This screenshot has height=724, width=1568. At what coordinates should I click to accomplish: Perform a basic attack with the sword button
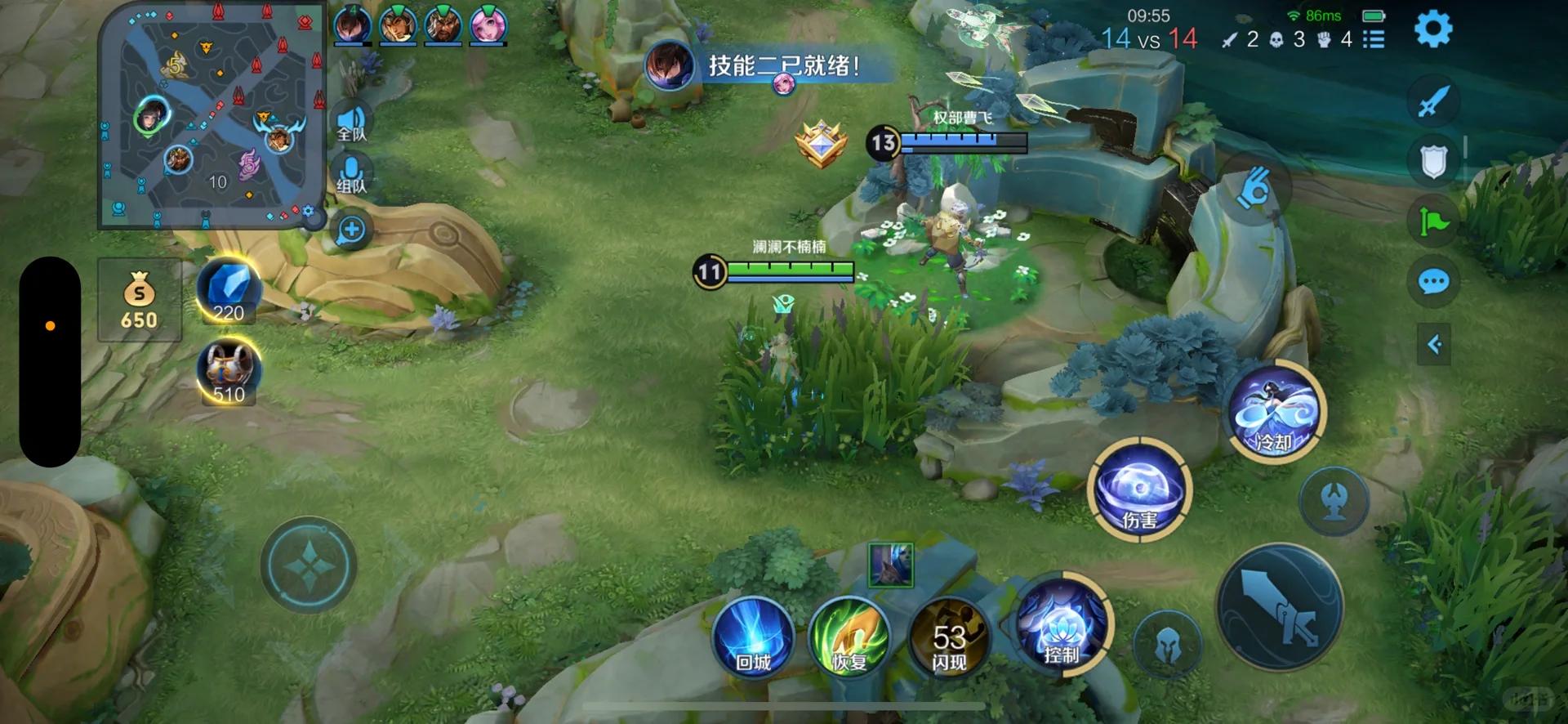1280,609
